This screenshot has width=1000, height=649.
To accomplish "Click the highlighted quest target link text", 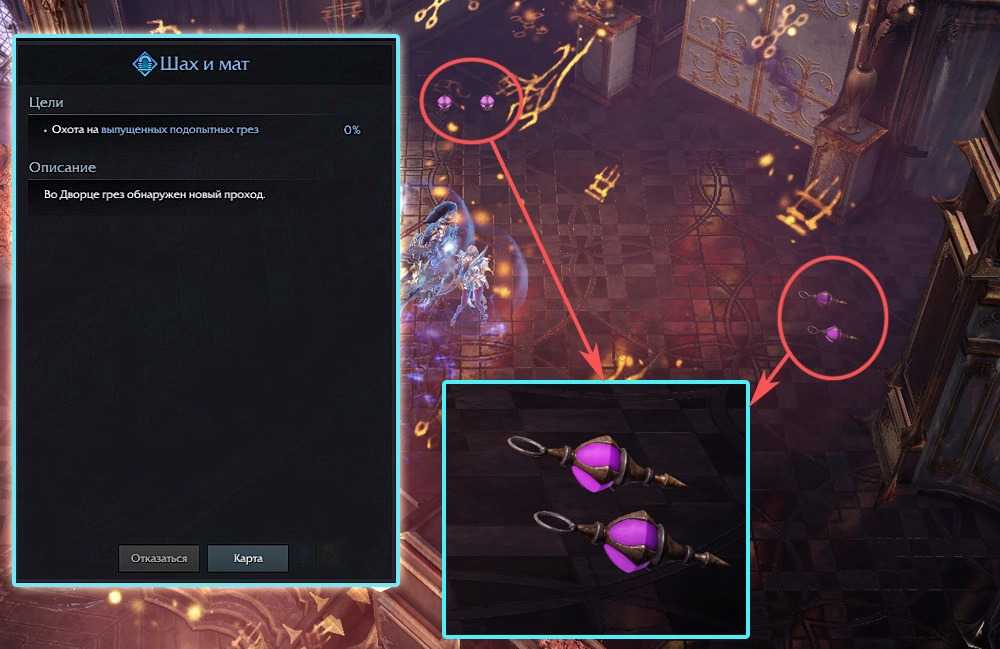I will [186, 130].
